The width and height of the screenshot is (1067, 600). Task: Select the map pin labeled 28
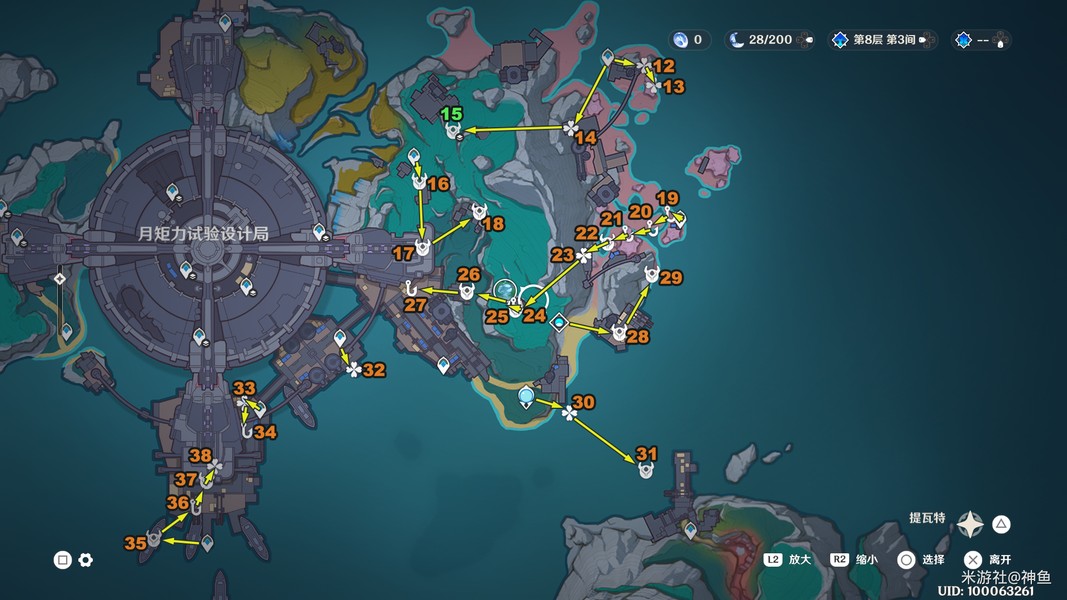tap(619, 333)
